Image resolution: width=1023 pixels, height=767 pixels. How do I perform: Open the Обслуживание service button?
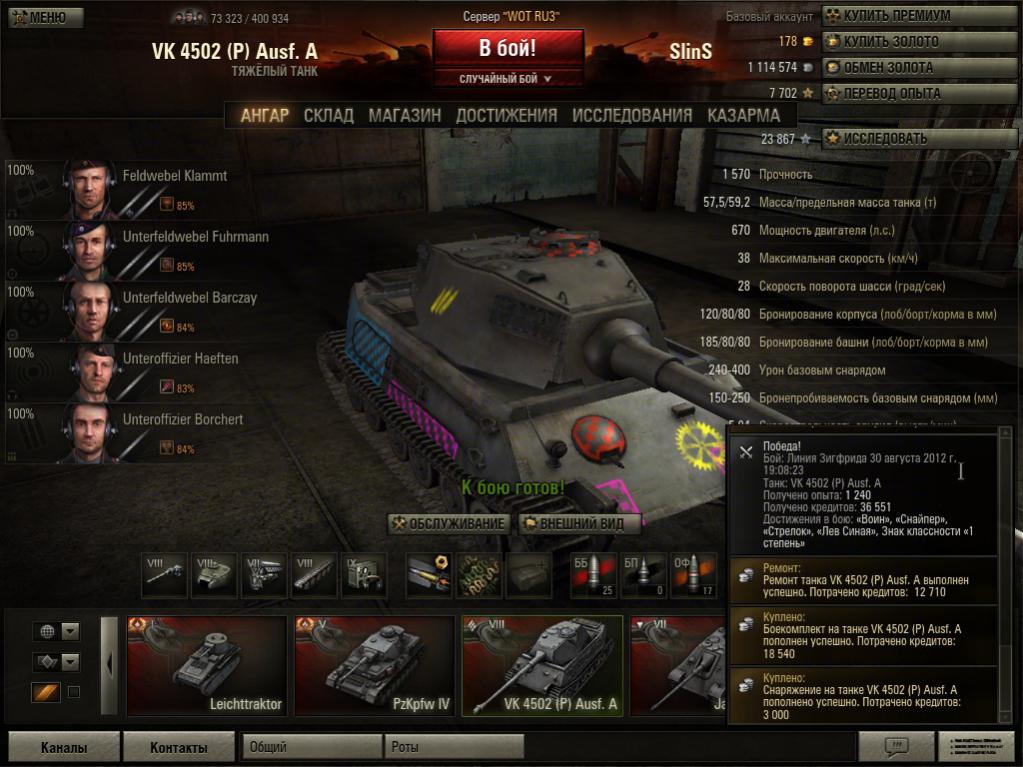click(x=449, y=523)
